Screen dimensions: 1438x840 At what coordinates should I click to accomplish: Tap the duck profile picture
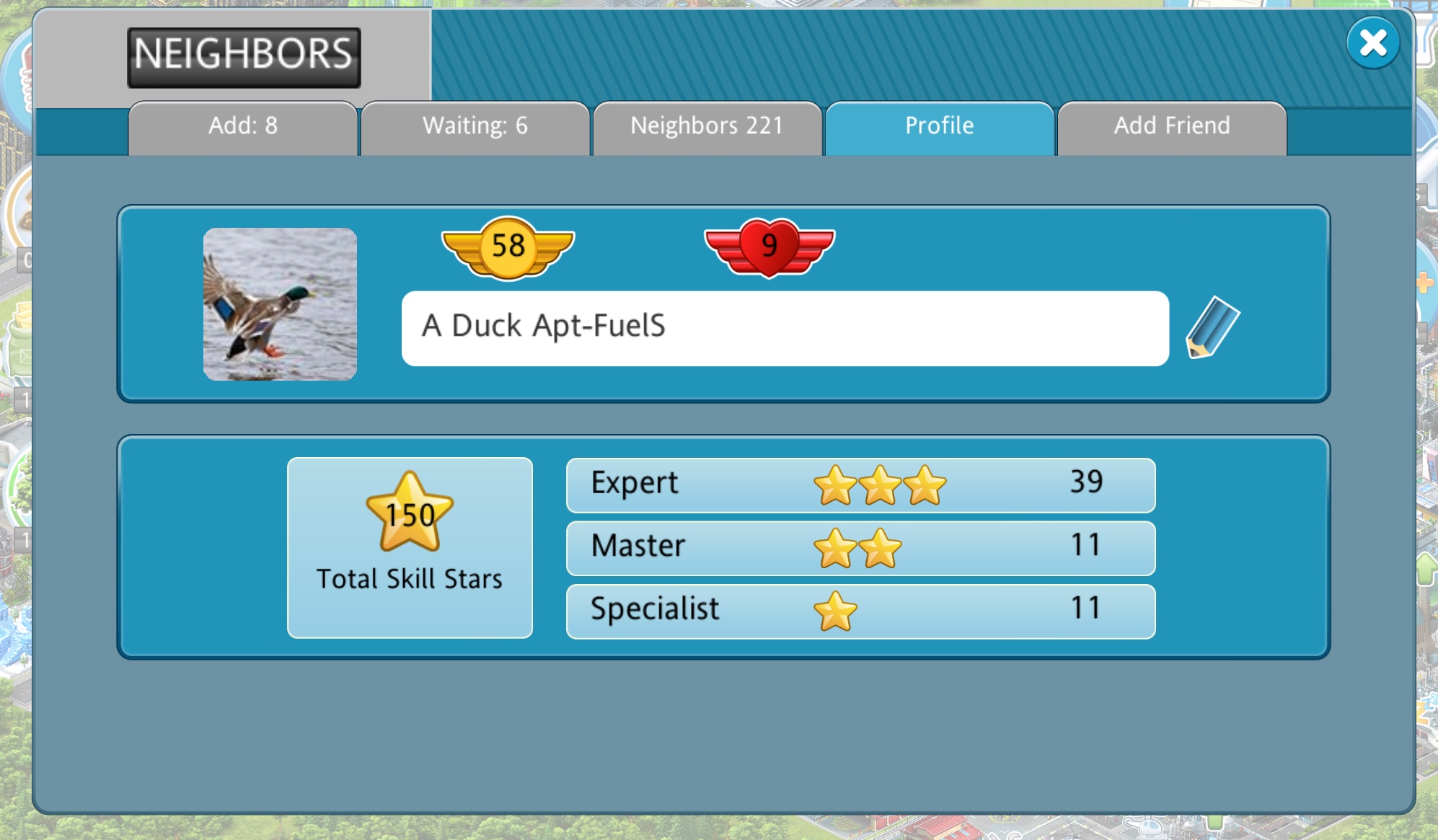(x=280, y=304)
